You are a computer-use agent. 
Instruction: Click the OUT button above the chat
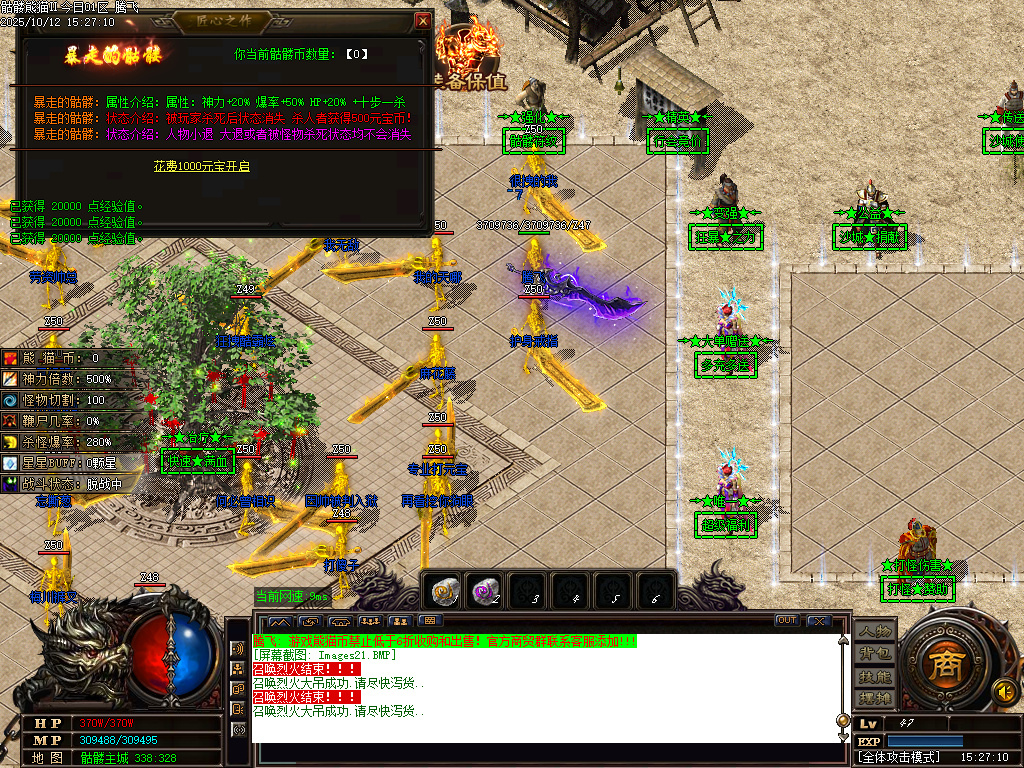[787, 621]
